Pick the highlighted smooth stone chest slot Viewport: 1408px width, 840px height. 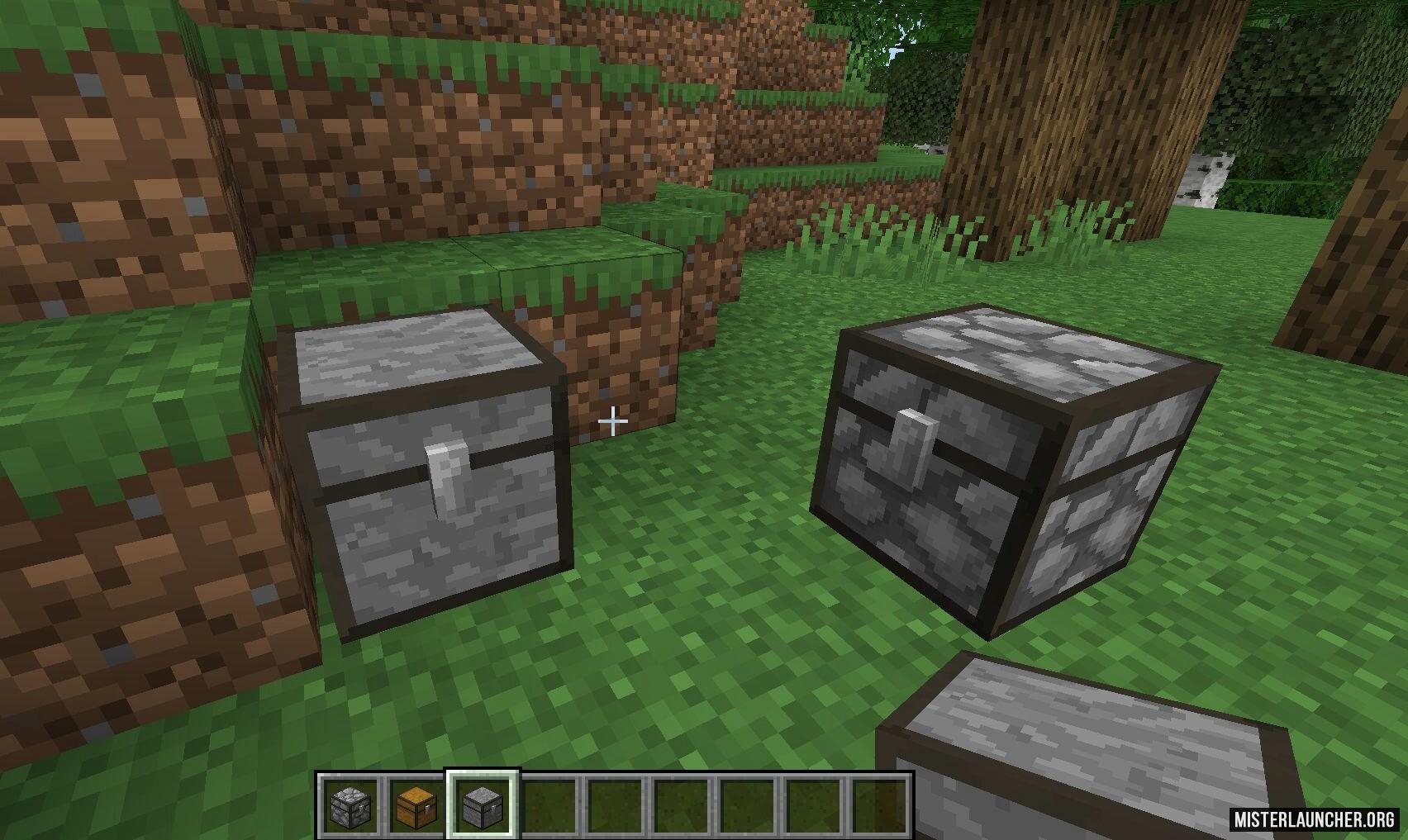[x=482, y=804]
